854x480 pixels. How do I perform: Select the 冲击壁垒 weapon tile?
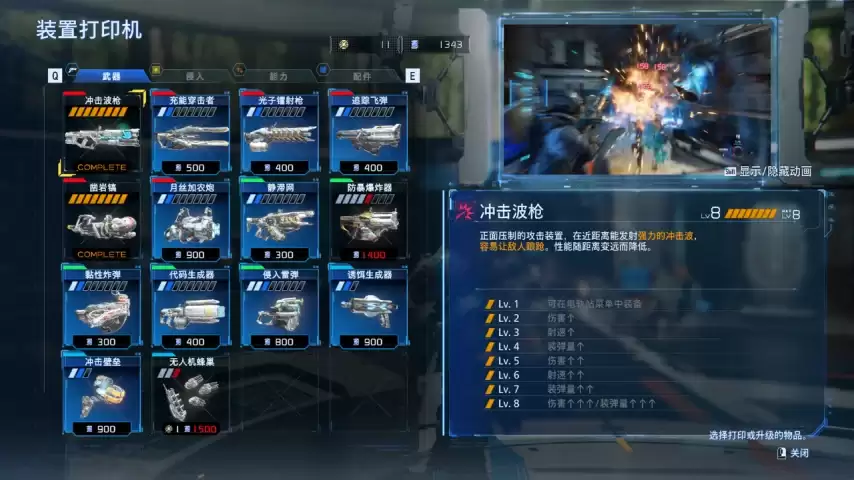[x=103, y=393]
